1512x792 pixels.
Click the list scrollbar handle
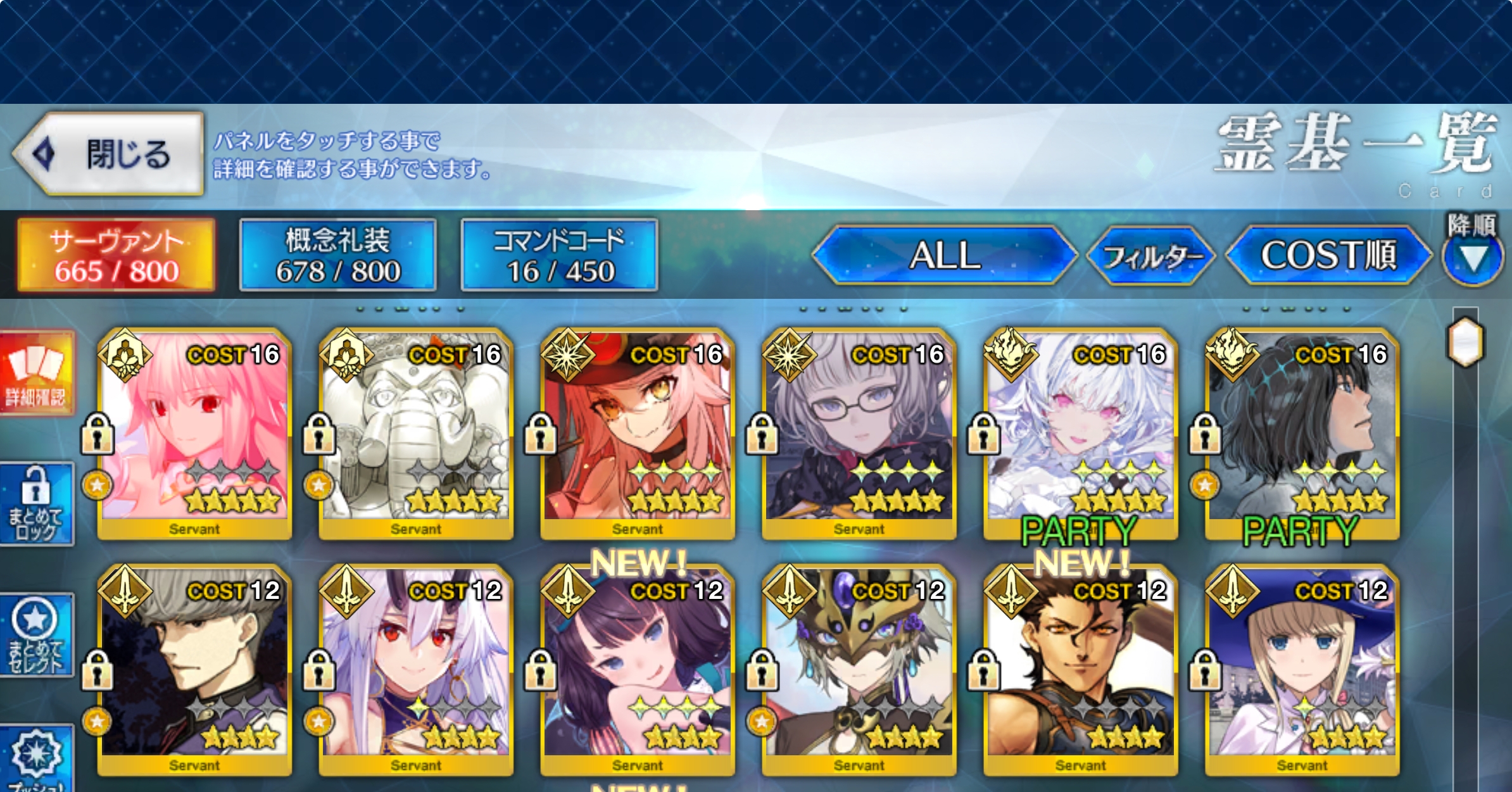coord(1465,342)
